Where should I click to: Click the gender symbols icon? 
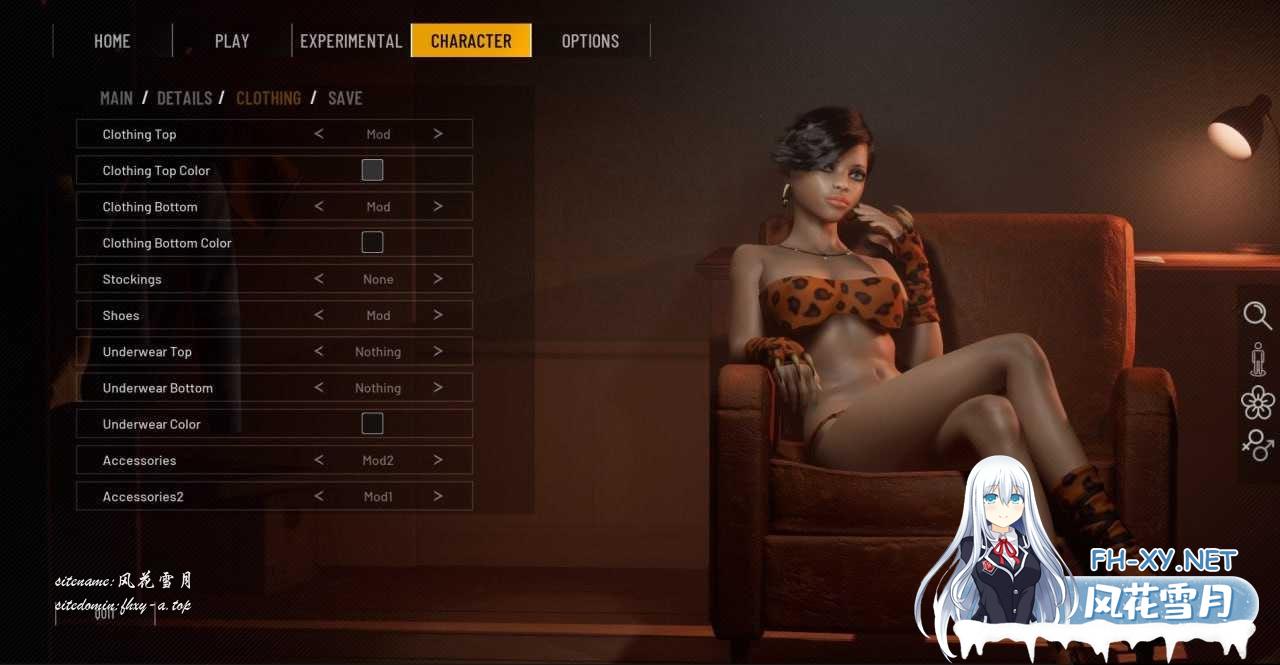(x=1257, y=445)
